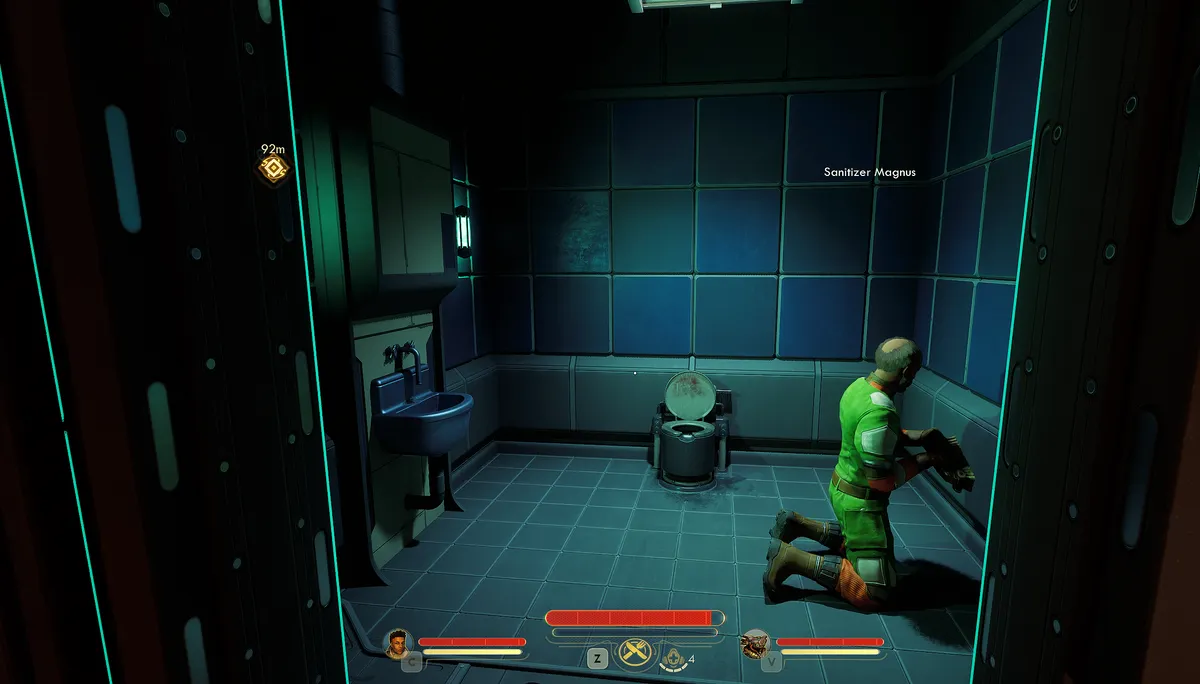Image resolution: width=1200 pixels, height=684 pixels.
Task: Click the 92m quest waypoint marker
Action: (x=273, y=169)
